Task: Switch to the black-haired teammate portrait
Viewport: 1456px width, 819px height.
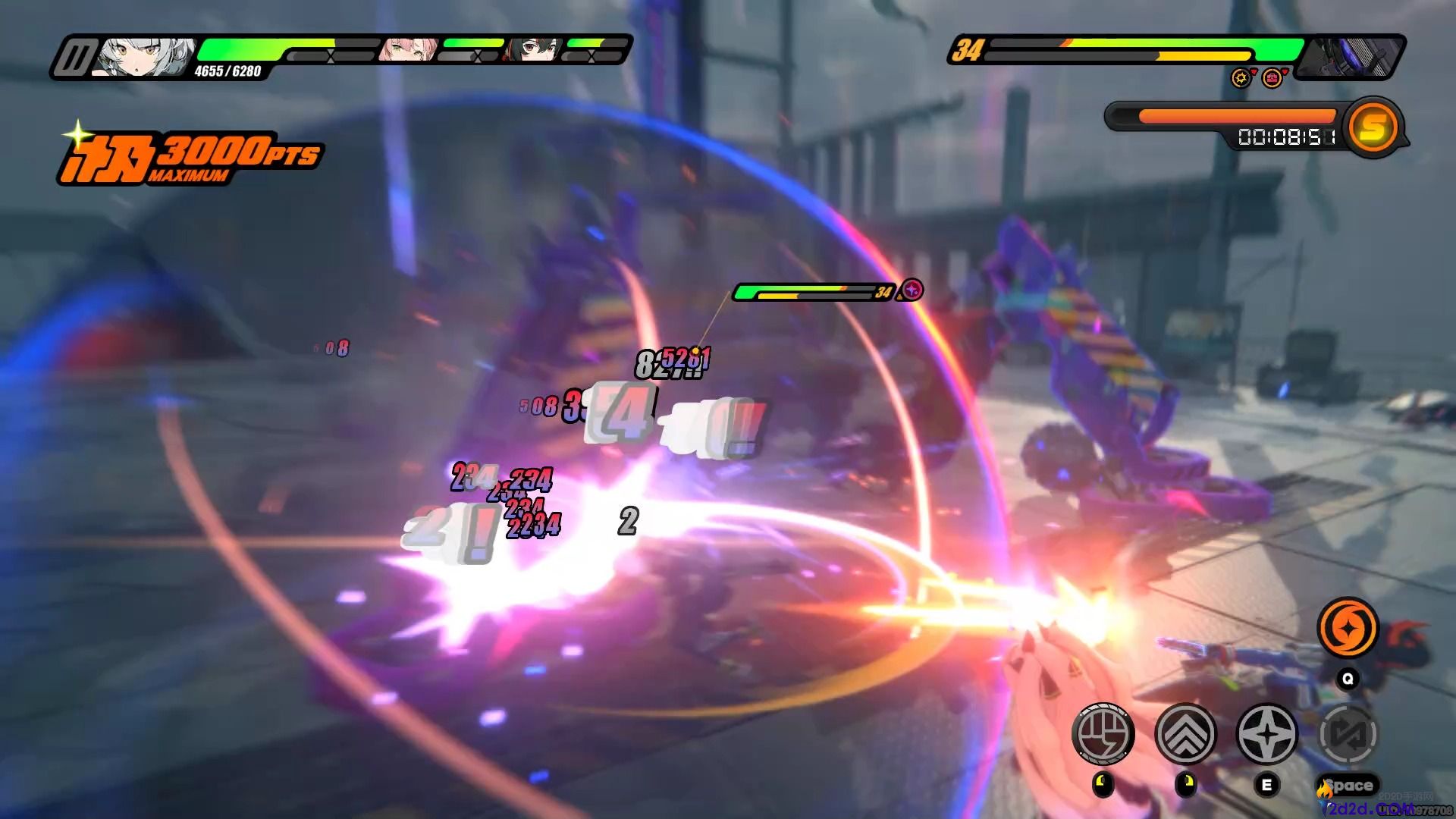Action: [x=535, y=50]
